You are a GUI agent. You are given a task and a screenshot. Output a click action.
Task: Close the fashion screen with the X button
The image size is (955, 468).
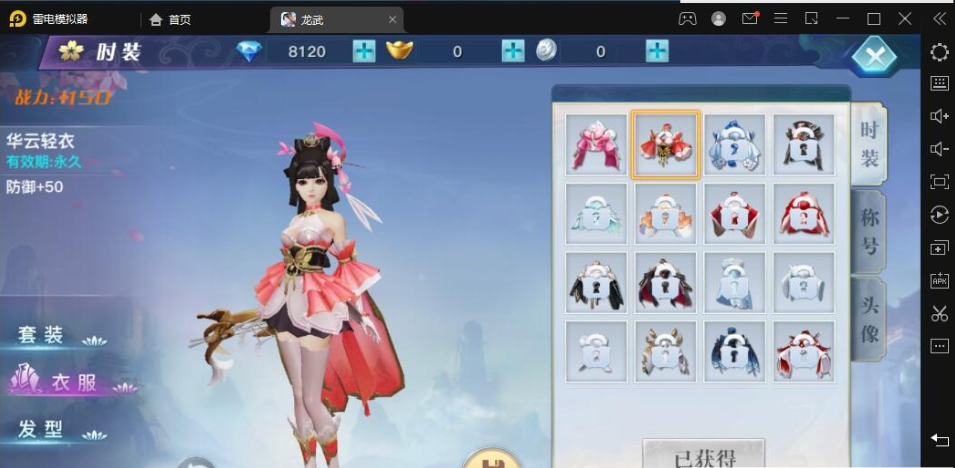click(873, 56)
